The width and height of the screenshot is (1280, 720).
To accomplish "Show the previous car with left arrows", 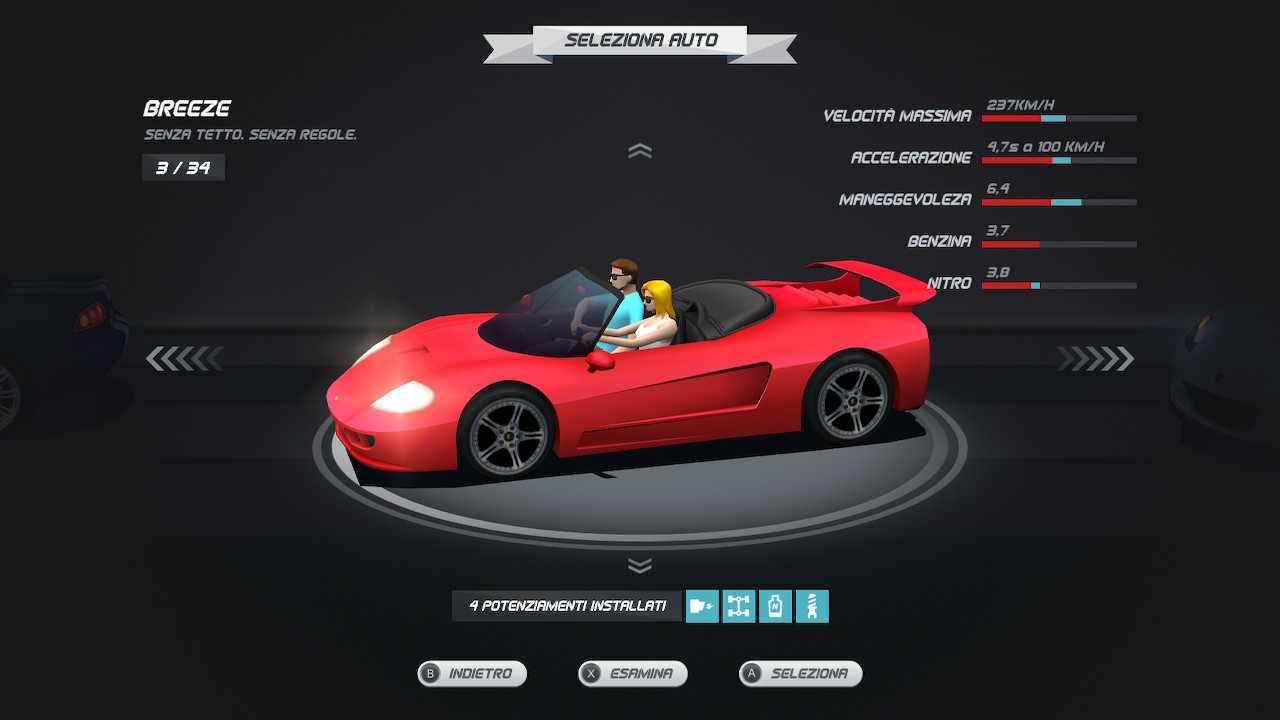I will [185, 358].
